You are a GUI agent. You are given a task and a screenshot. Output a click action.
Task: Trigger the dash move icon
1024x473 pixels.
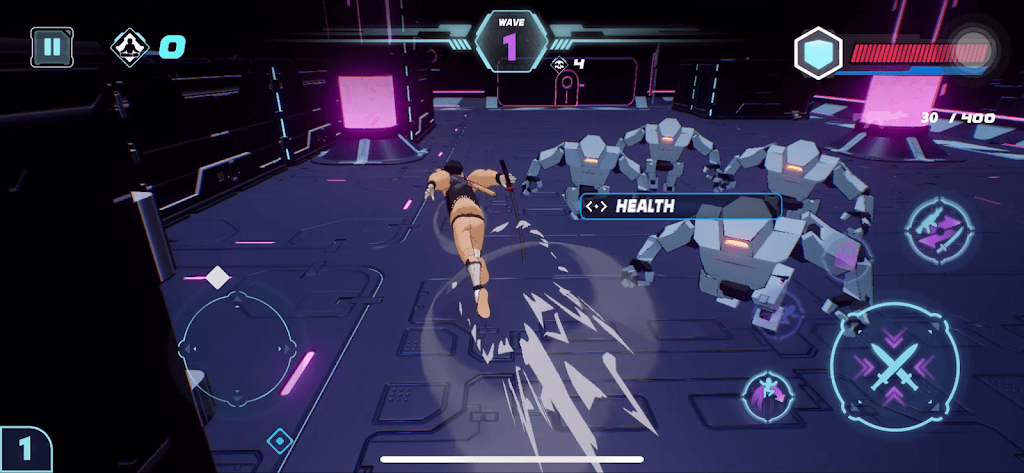coord(765,393)
